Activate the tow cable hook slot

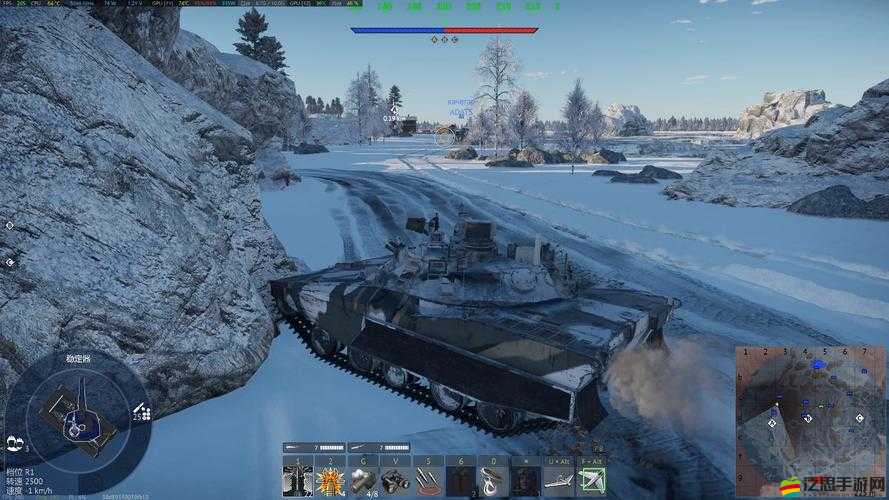[x=494, y=480]
